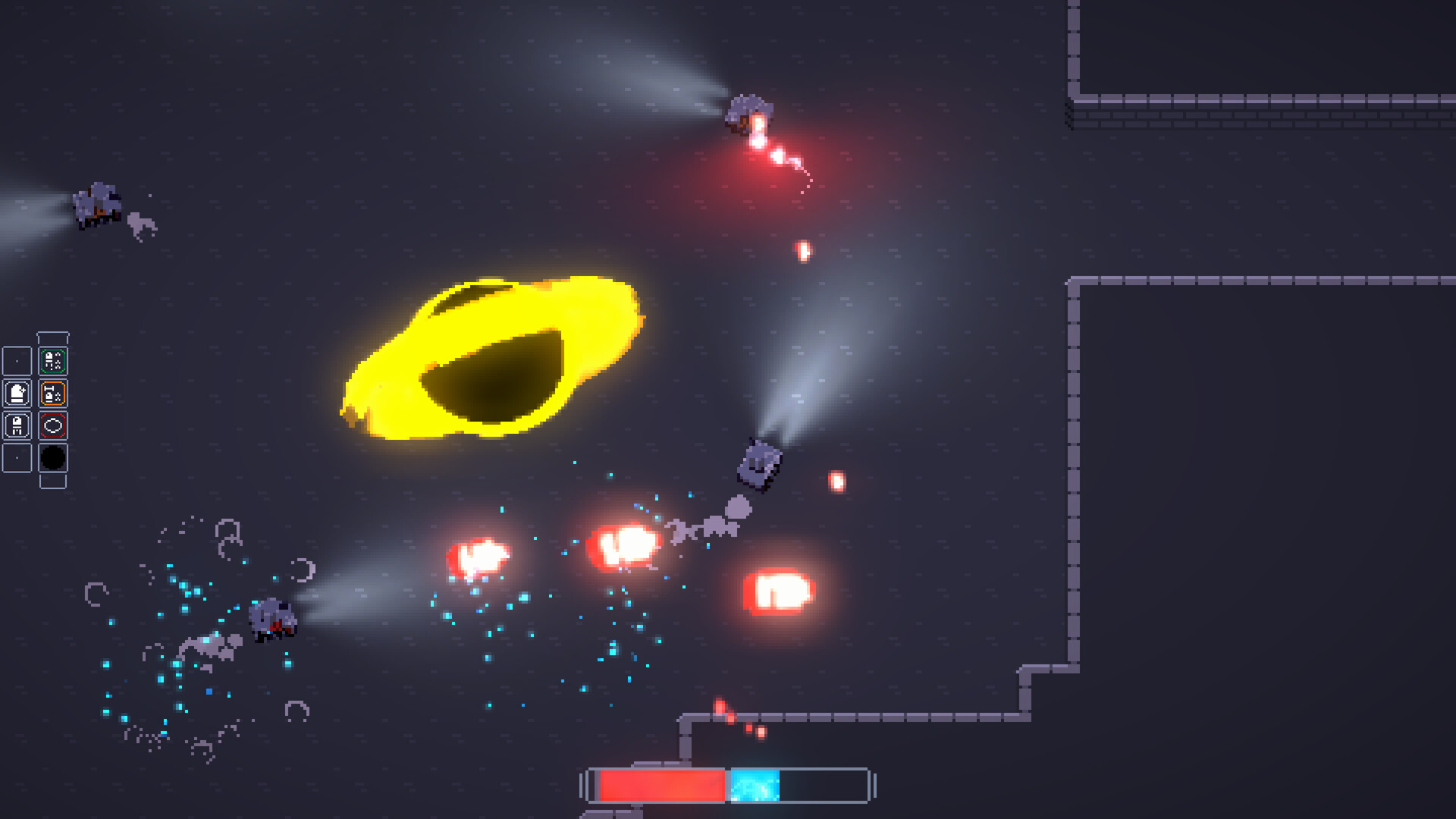The width and height of the screenshot is (1456, 819).
Task: Select the red-circled ring ability icon
Action: pos(53,425)
